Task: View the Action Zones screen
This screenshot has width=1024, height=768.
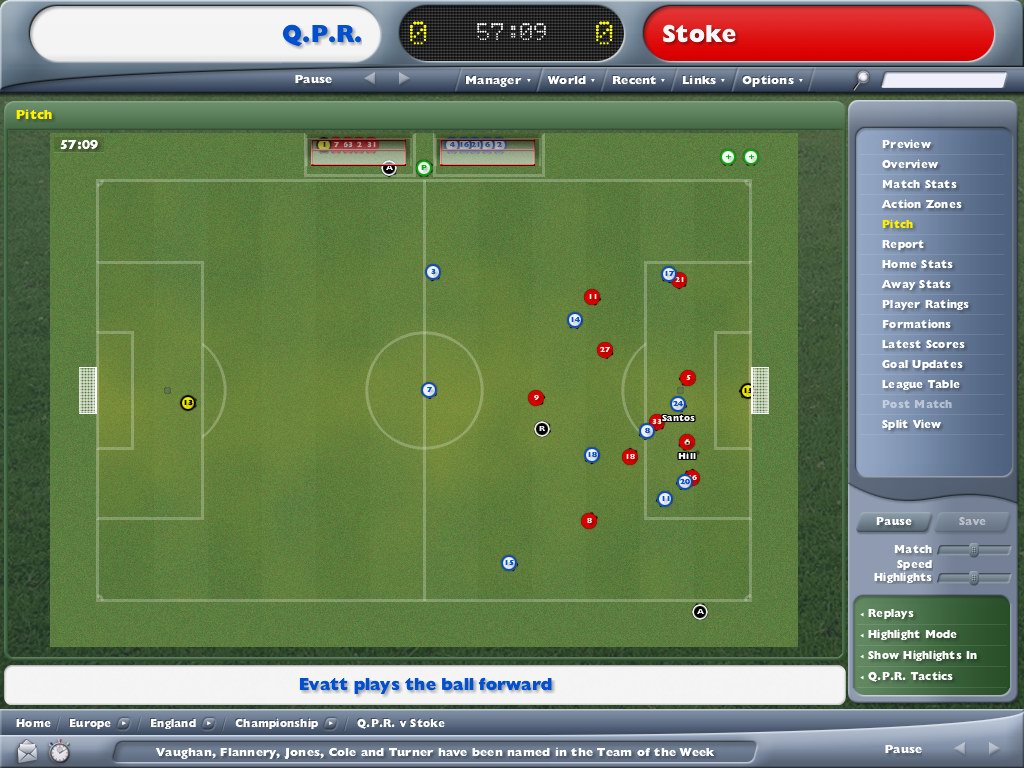Action: pos(921,204)
